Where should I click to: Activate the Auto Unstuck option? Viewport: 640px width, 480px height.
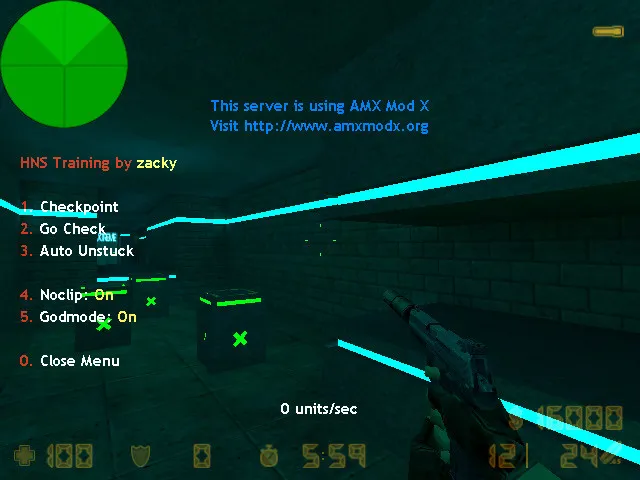86,251
